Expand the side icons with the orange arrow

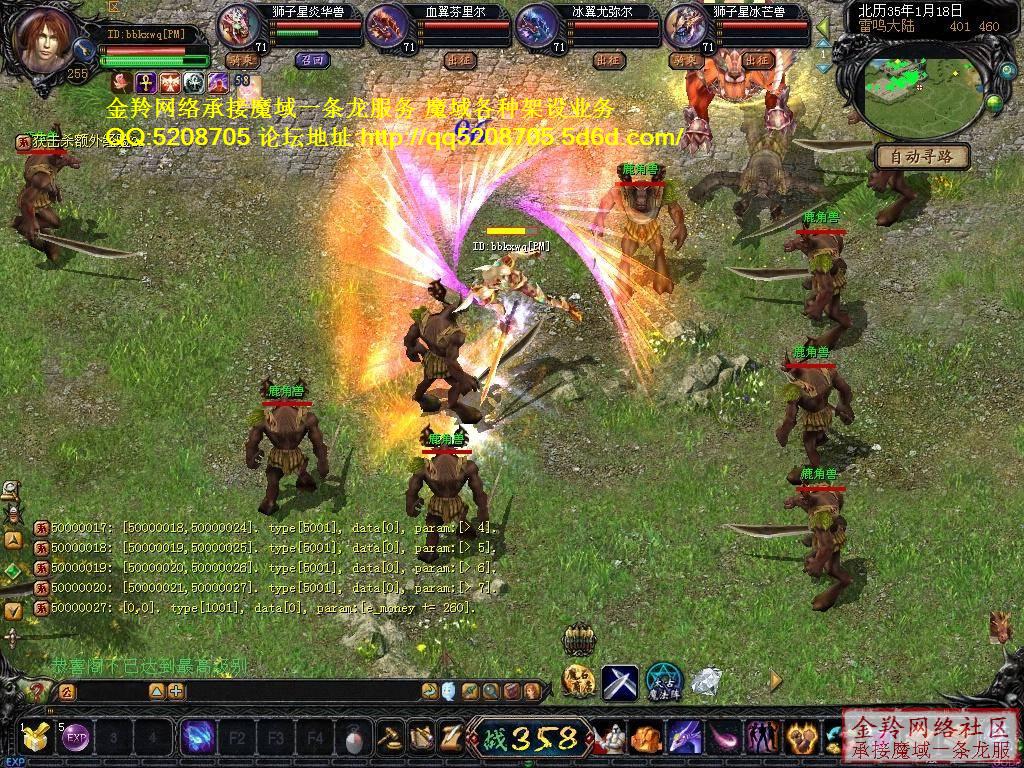775,681
